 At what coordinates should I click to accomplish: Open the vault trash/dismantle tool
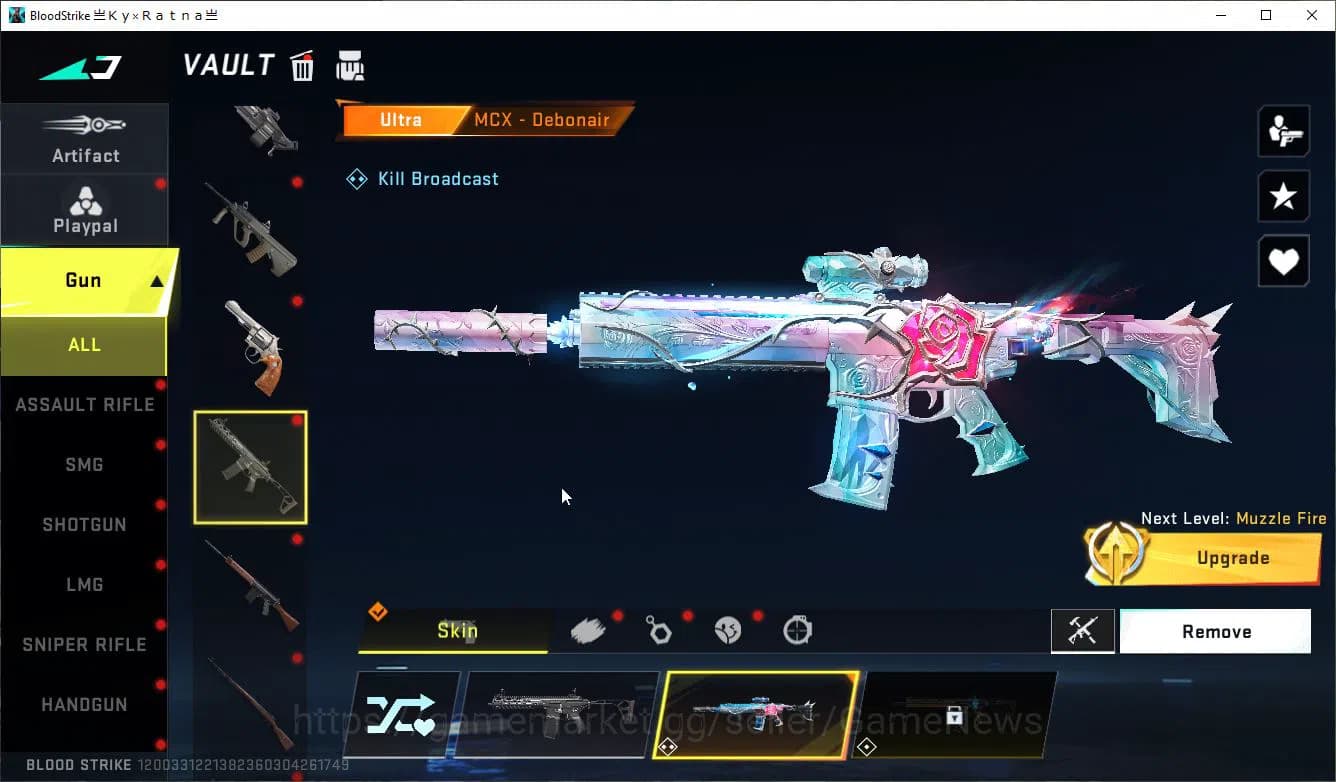click(x=302, y=65)
